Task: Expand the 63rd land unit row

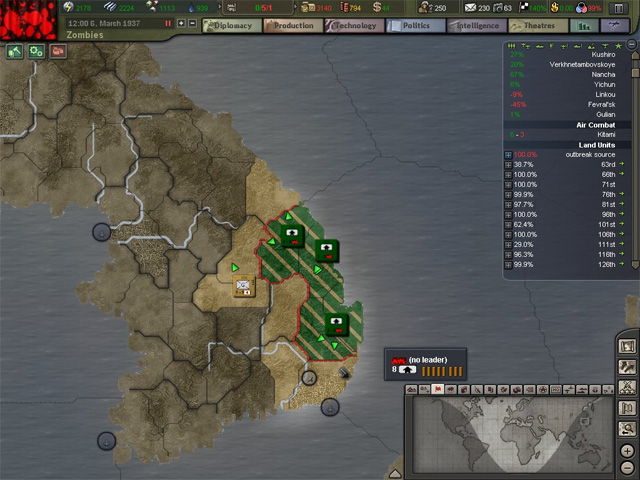Action: click(509, 165)
